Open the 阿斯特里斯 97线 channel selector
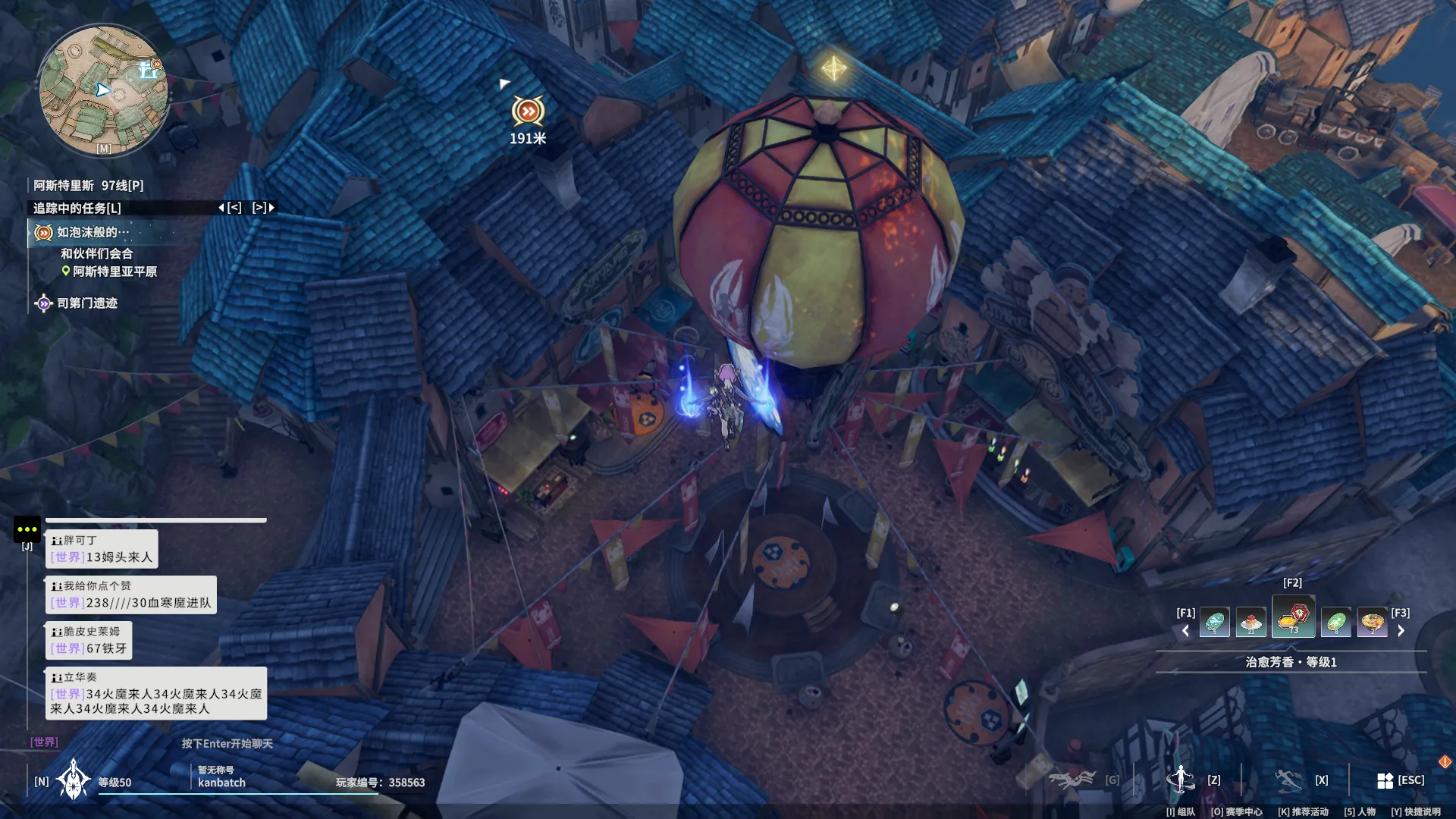 coord(88,186)
